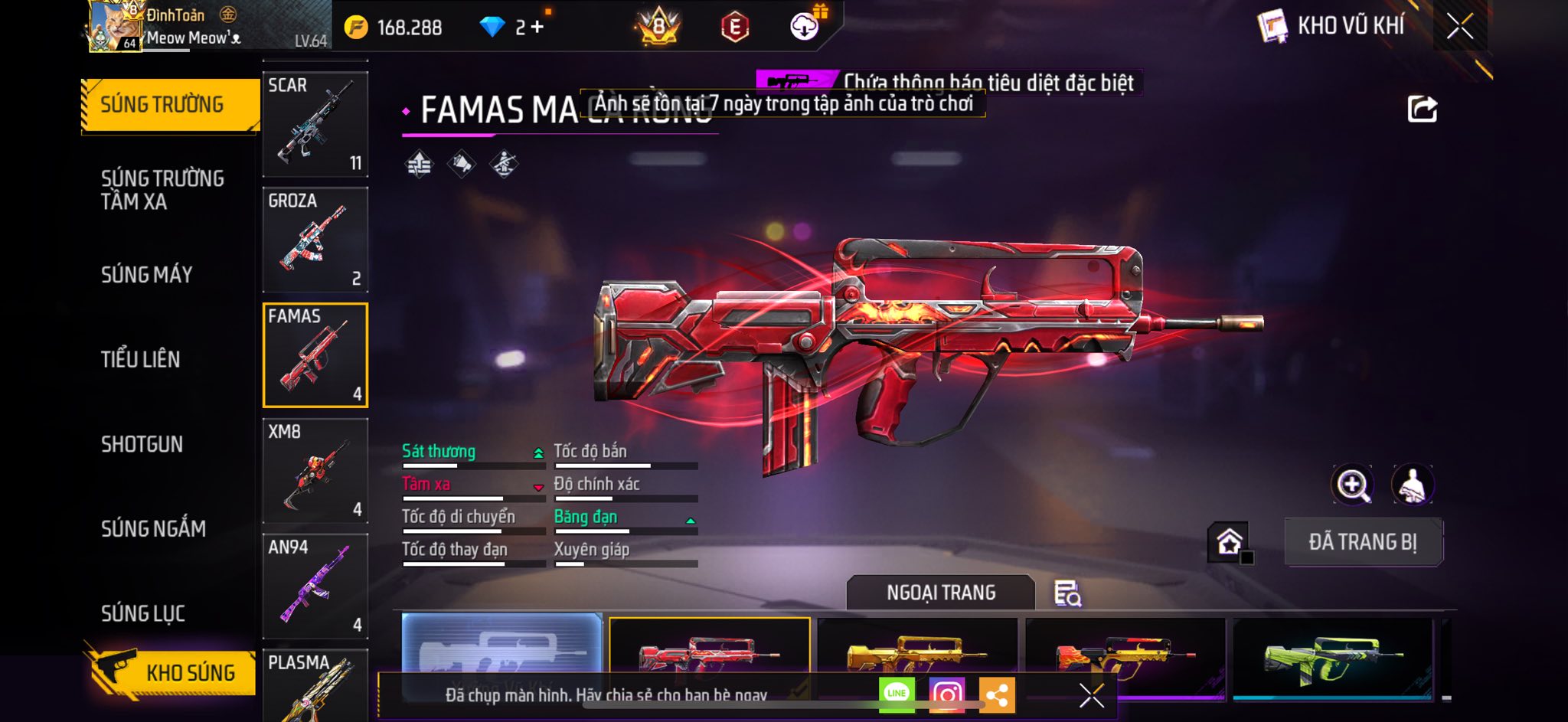Viewport: 1568px width, 722px height.
Task: Pick the XM8 weapon tile
Action: click(x=315, y=471)
